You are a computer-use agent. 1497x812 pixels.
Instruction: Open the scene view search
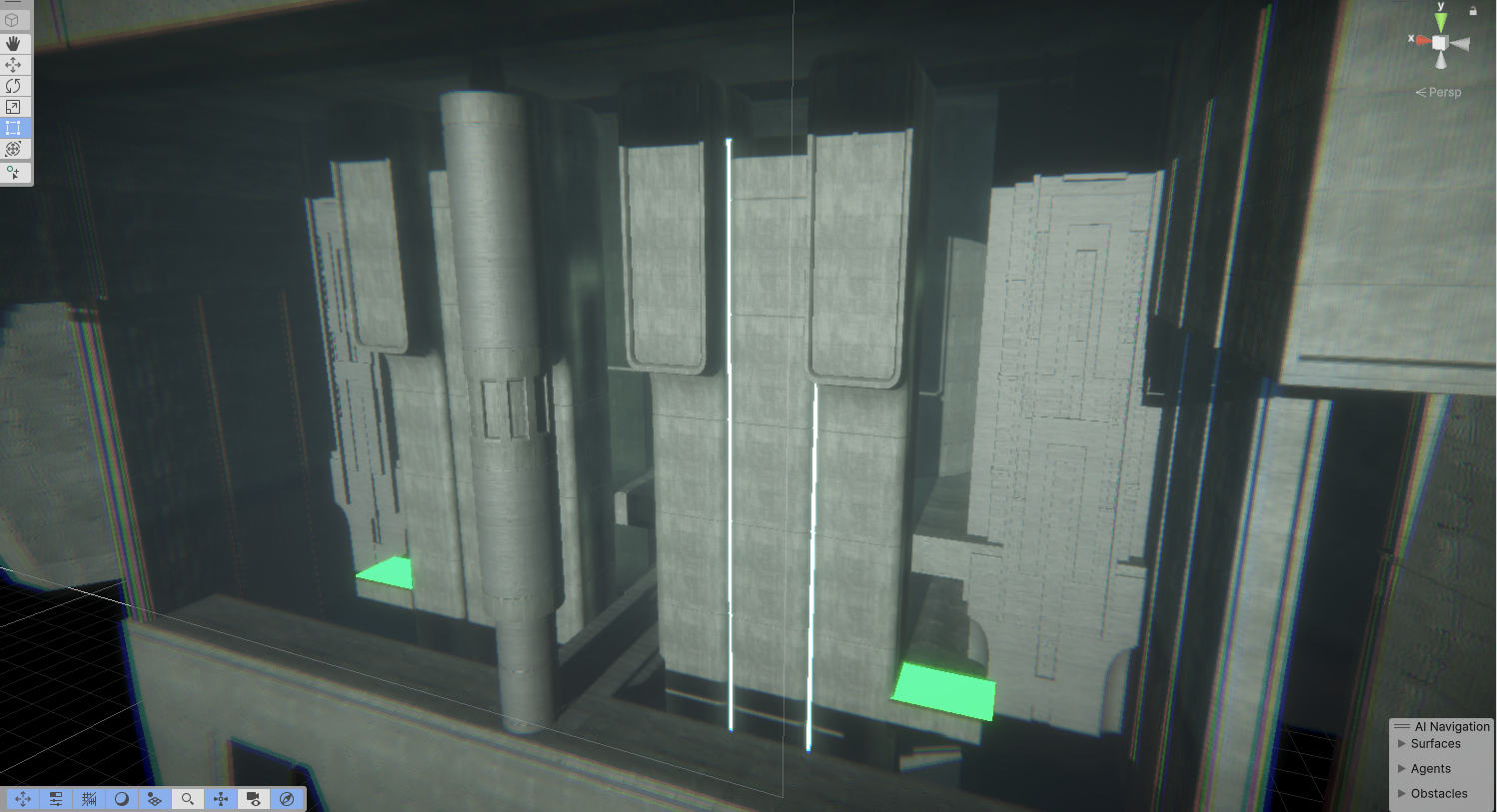point(187,798)
